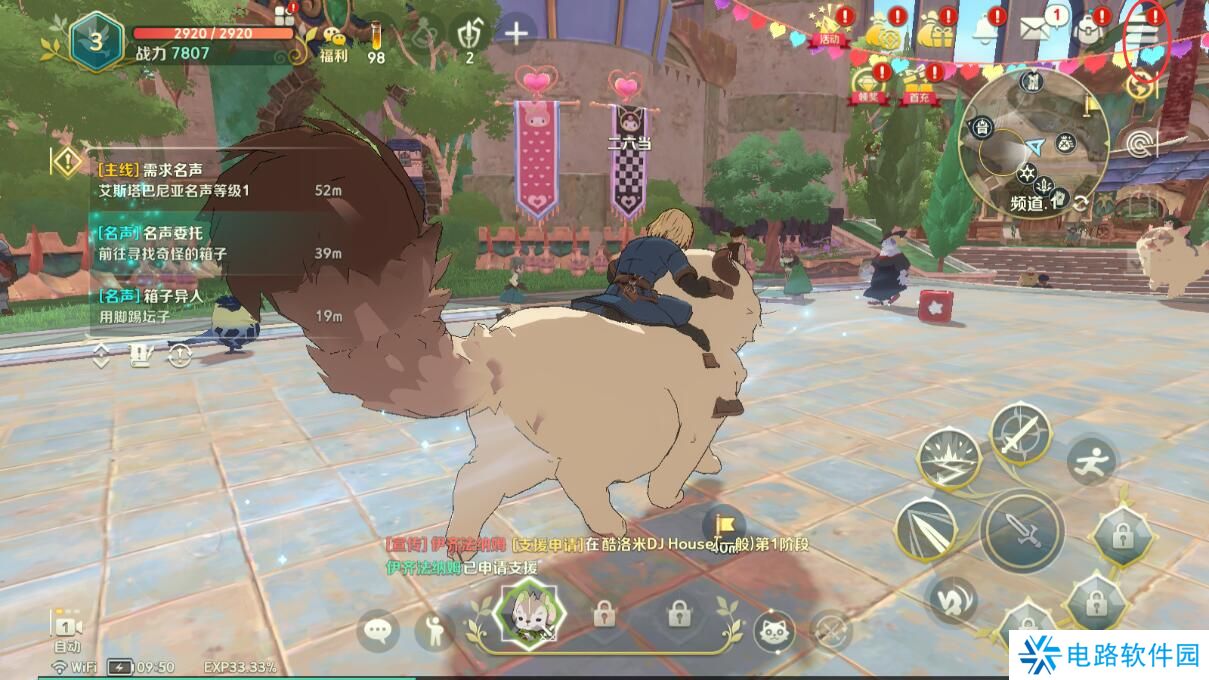Open the 活动 events icon
The height and width of the screenshot is (680, 1209).
[x=829, y=29]
